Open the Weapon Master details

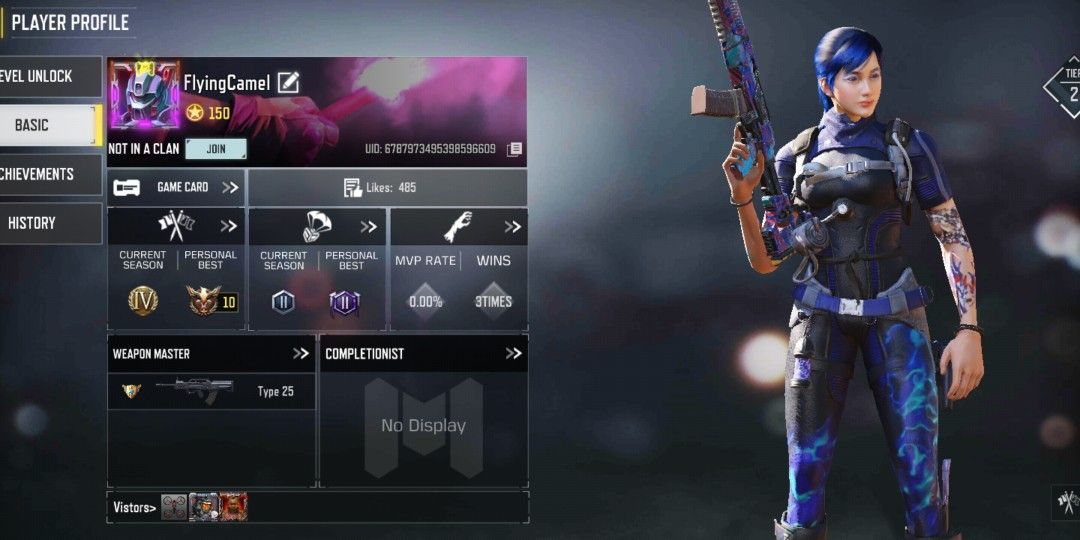(300, 353)
